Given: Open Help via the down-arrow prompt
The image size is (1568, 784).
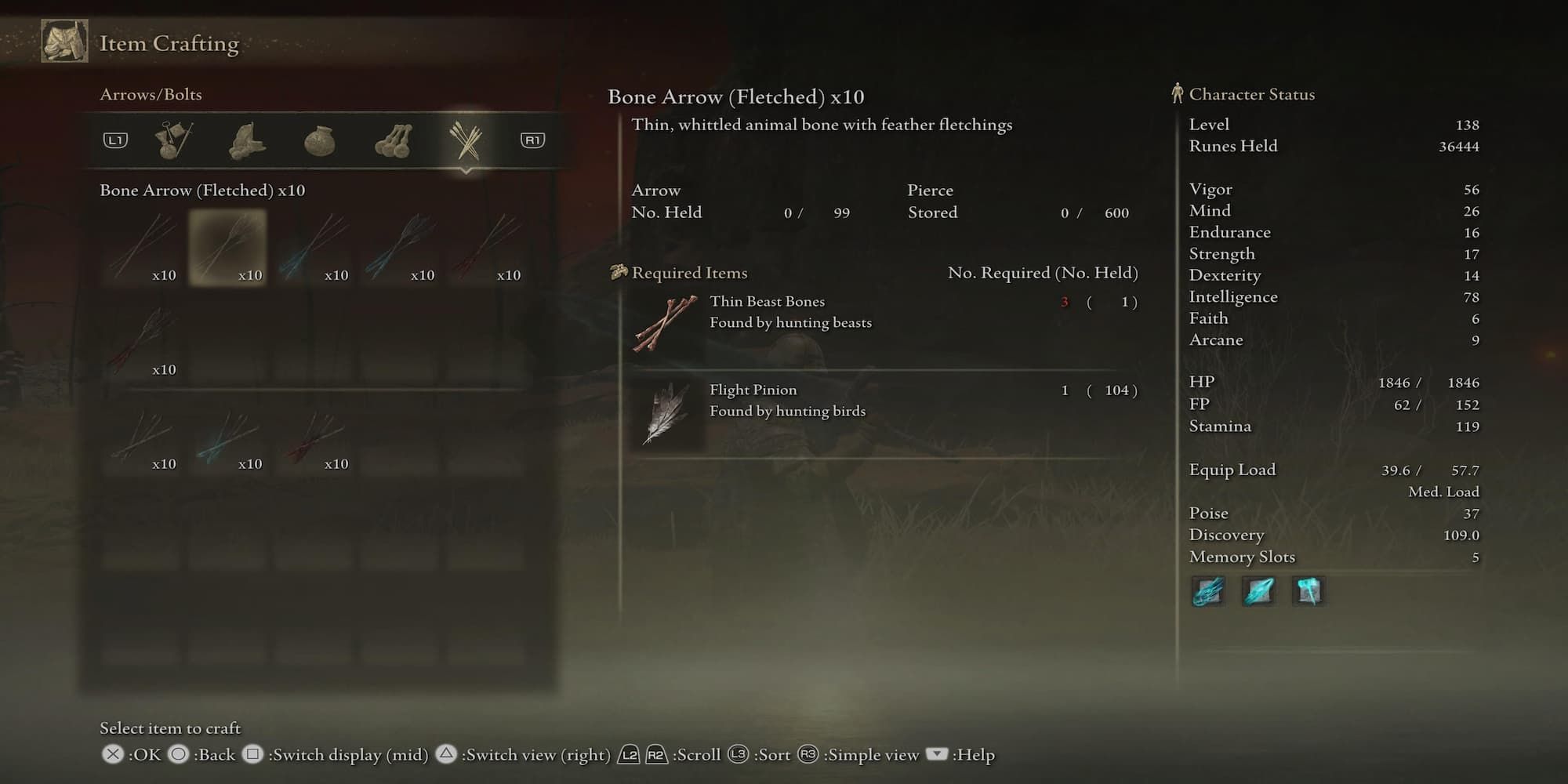Looking at the screenshot, I should [x=935, y=754].
